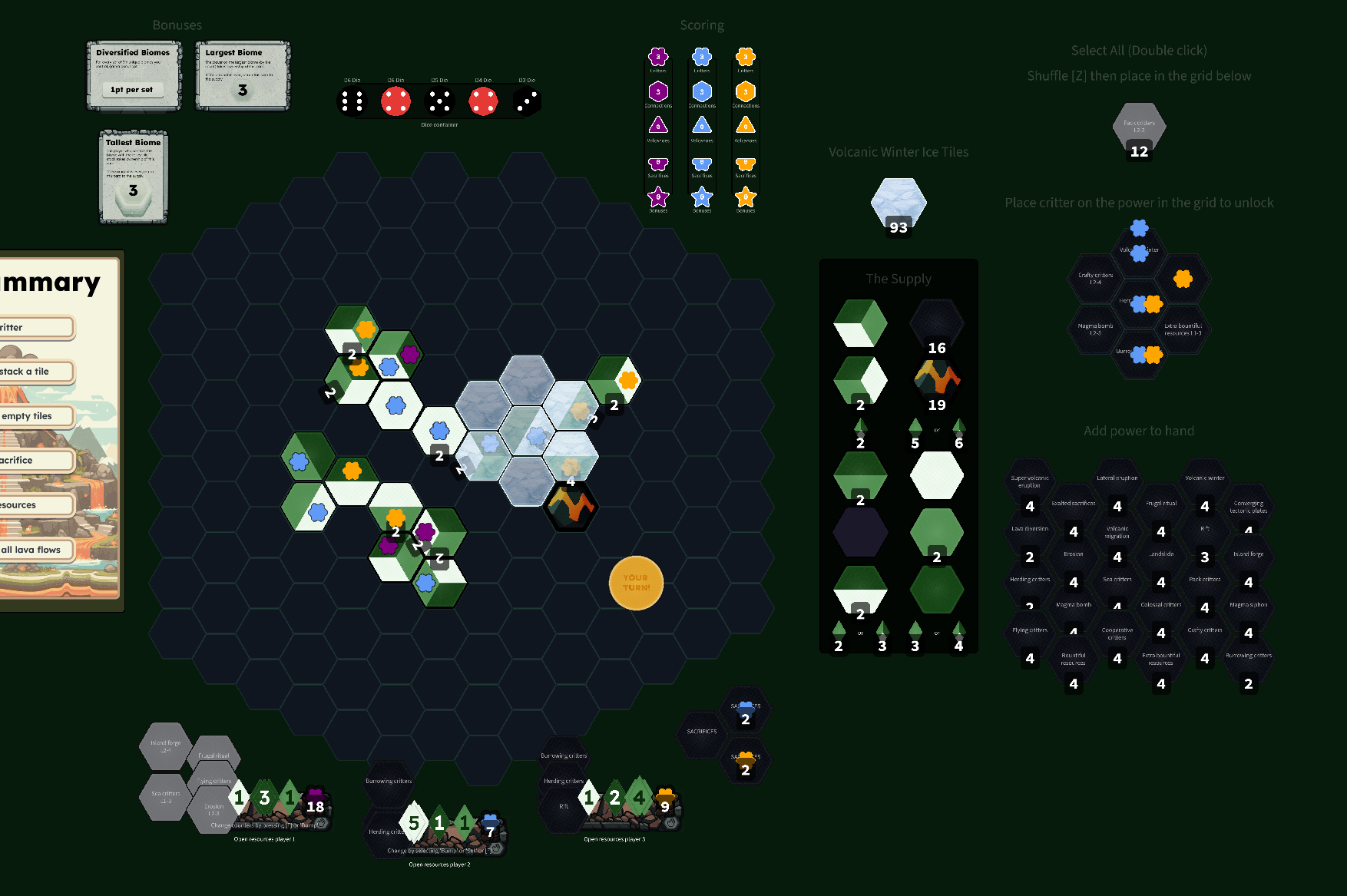Pick the stack of 12 critter power tiles
1347x896 pixels.
(x=1139, y=129)
